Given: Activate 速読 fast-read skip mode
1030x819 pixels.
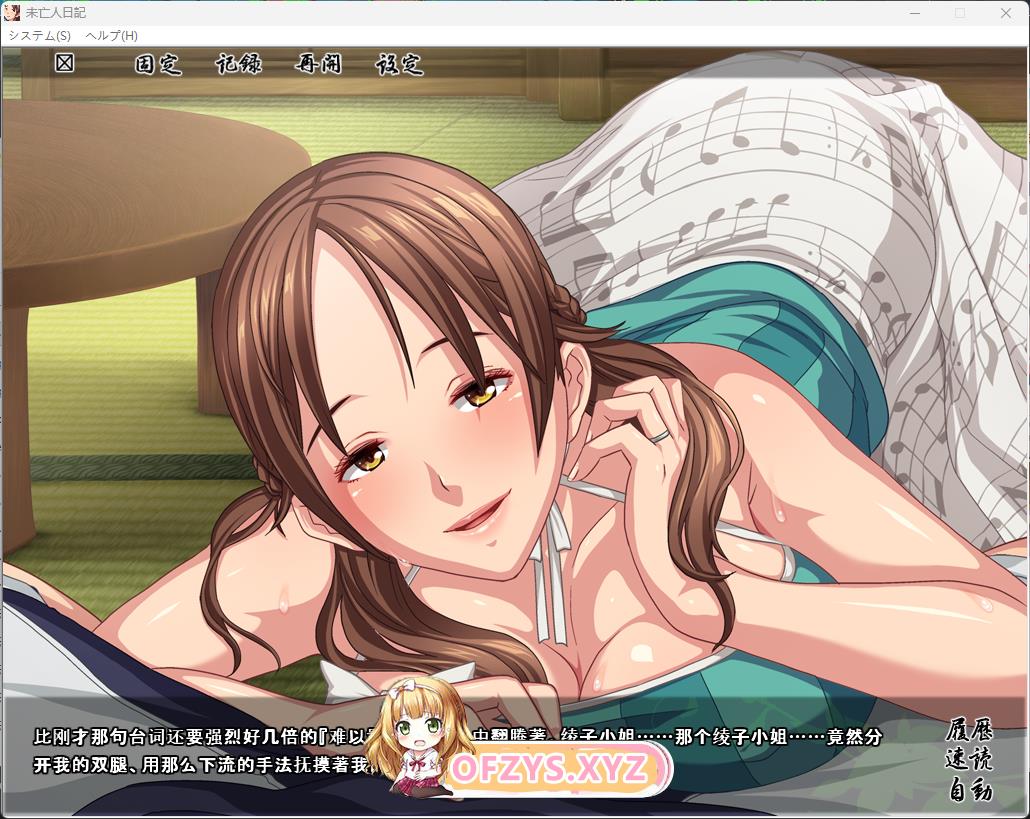Looking at the screenshot, I should tap(968, 759).
